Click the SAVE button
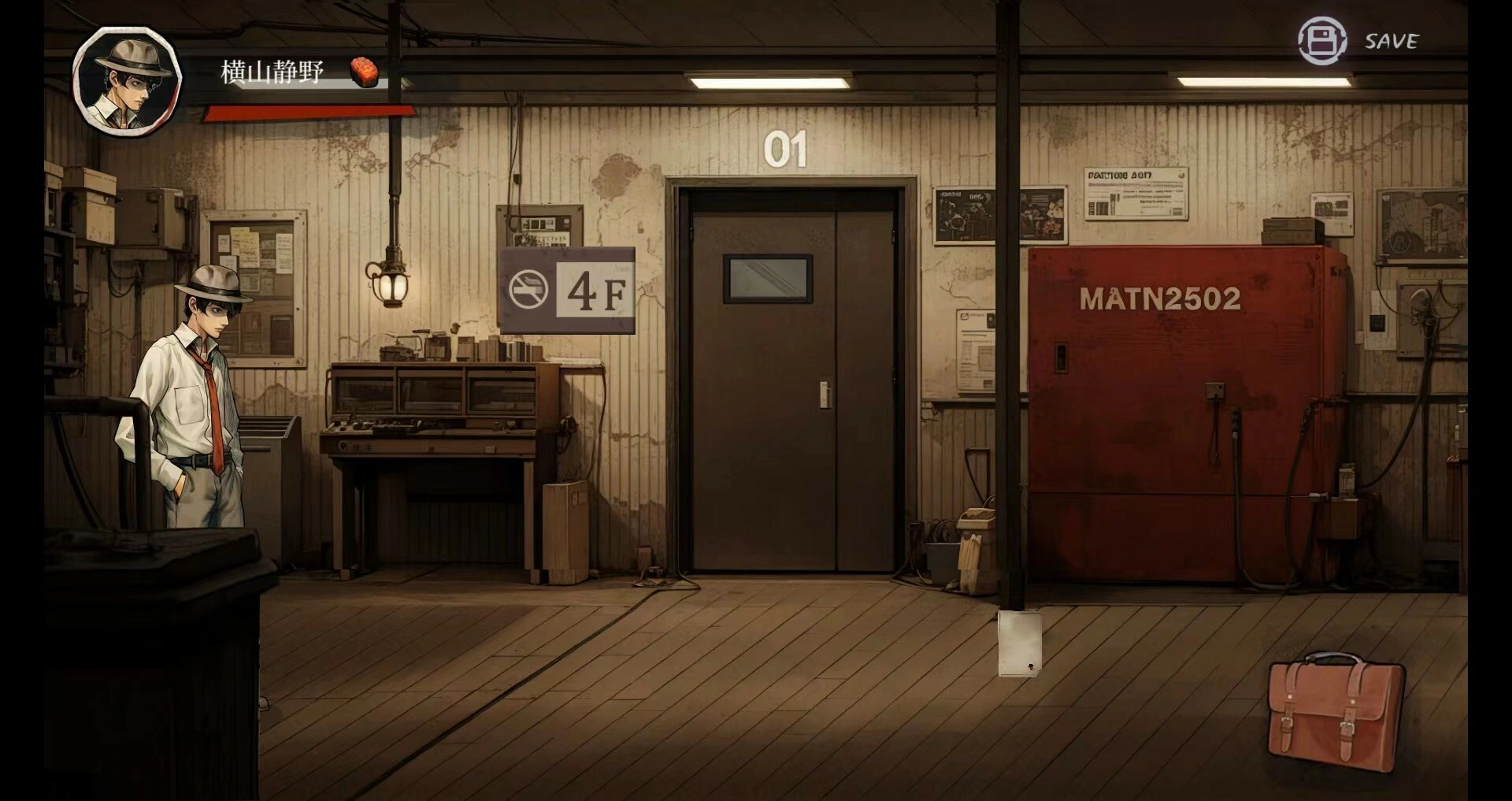Image resolution: width=1512 pixels, height=801 pixels. coord(1358,41)
